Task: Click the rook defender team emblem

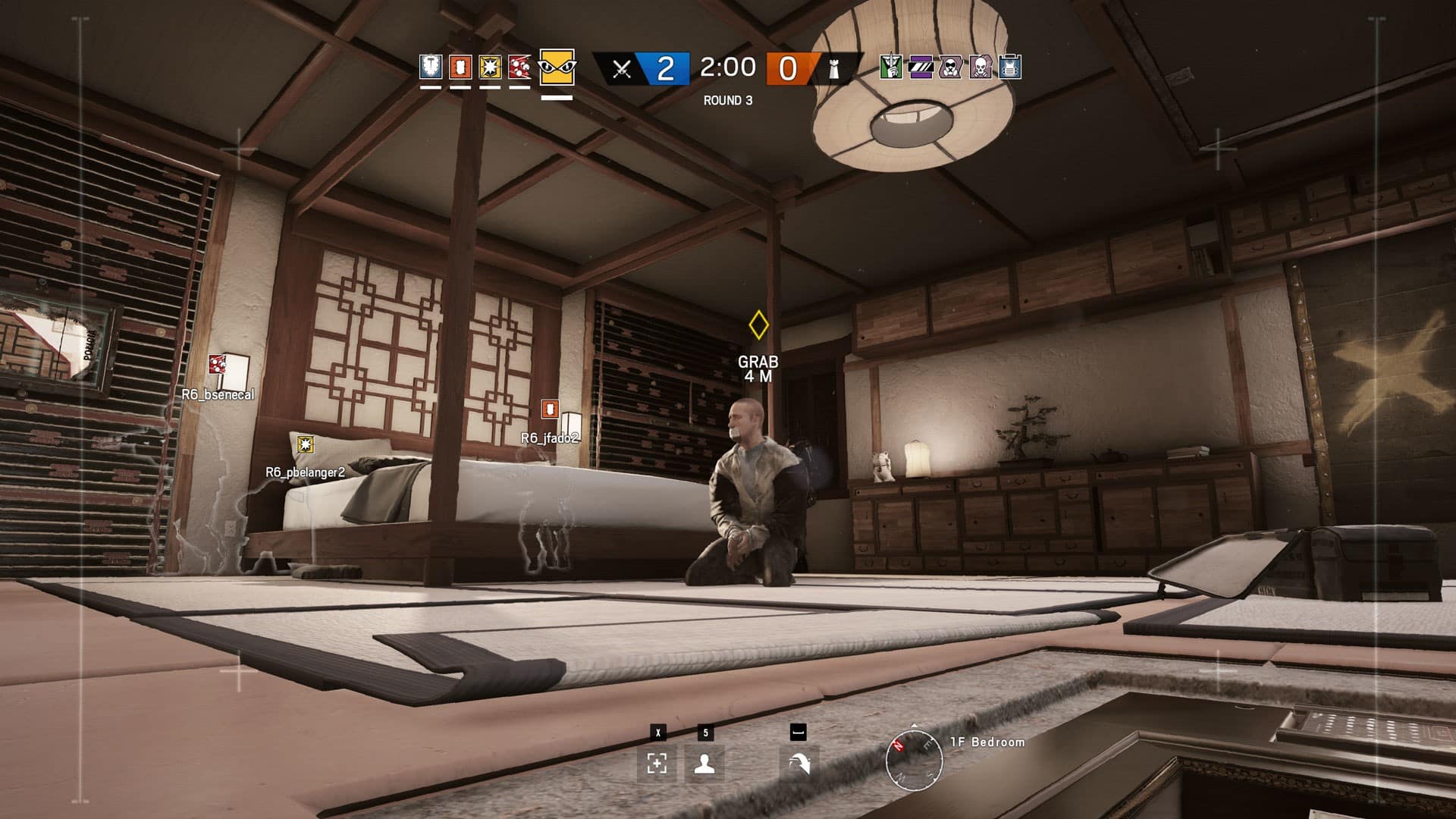Action: point(834,68)
